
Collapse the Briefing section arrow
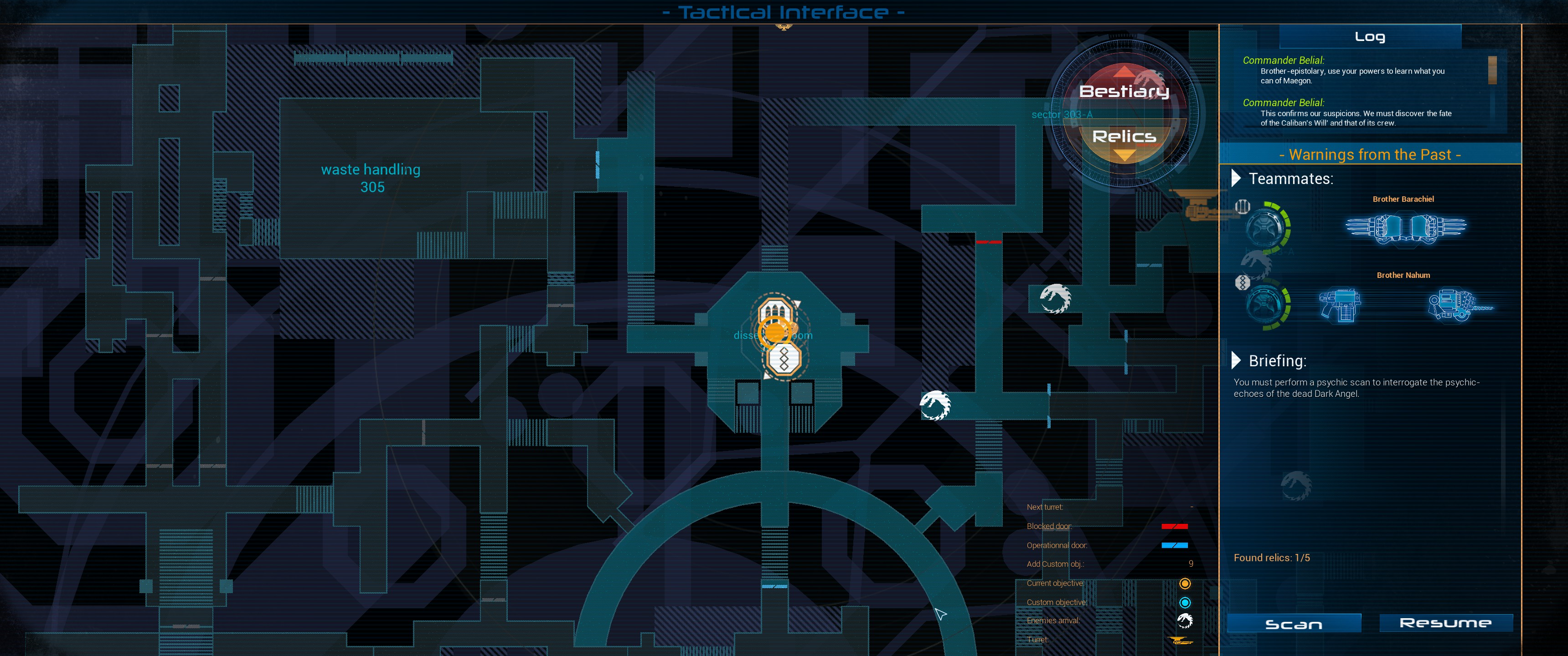(1236, 360)
